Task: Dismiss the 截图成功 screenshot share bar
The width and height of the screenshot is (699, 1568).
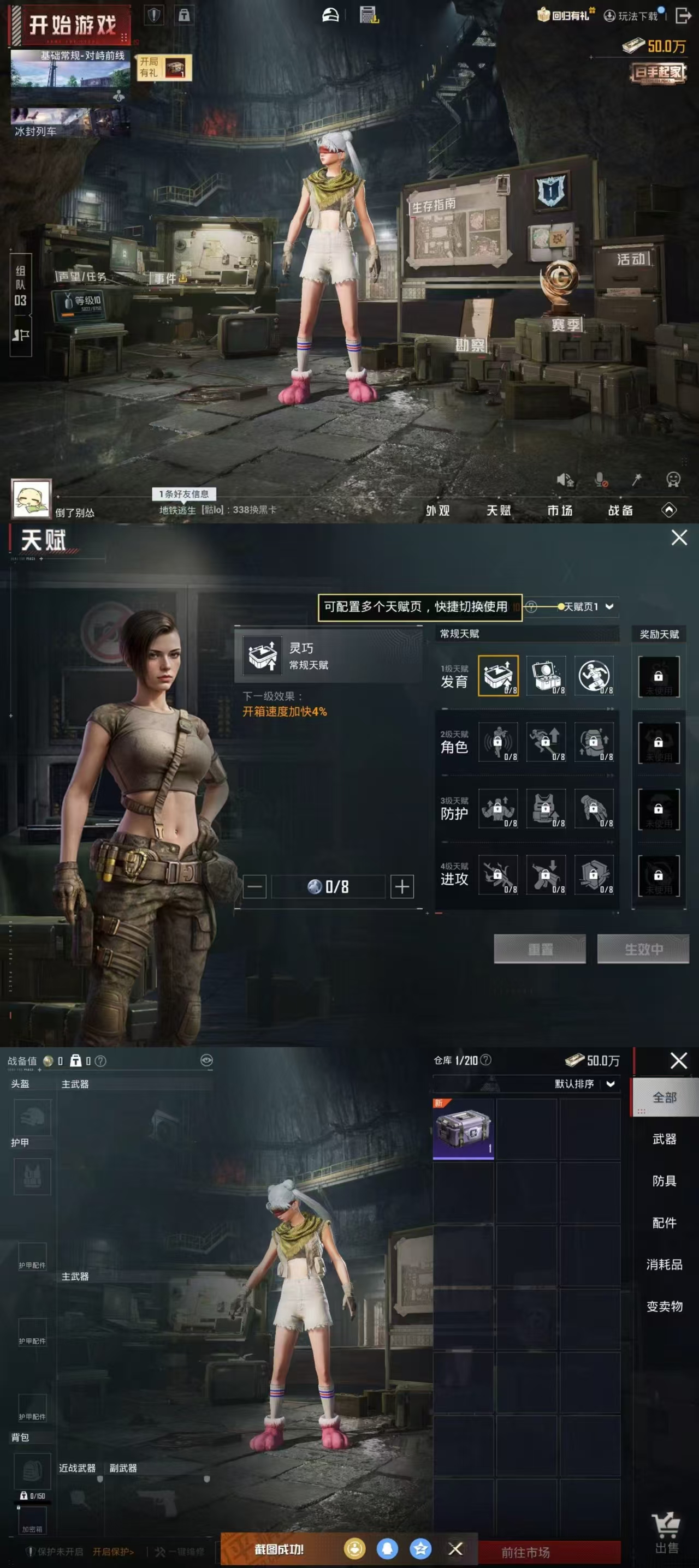Action: click(455, 1548)
